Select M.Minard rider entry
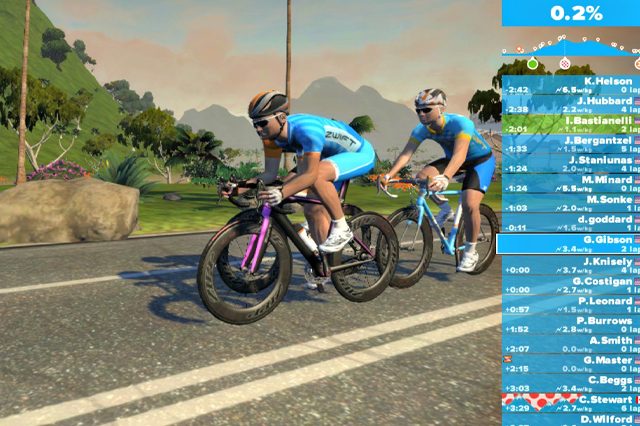 click(x=570, y=183)
